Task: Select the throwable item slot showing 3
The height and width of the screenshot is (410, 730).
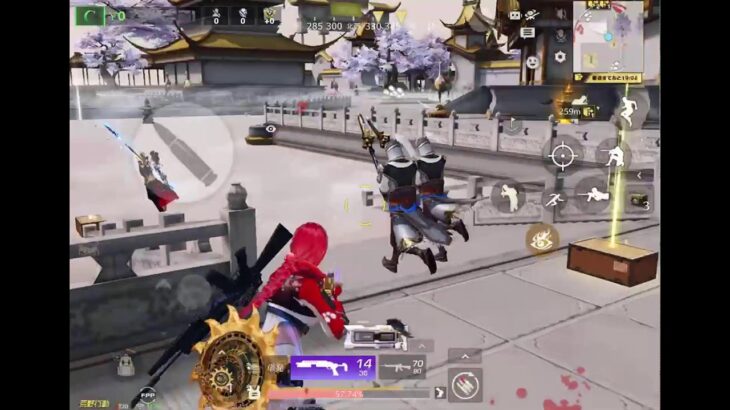Action: (638, 200)
